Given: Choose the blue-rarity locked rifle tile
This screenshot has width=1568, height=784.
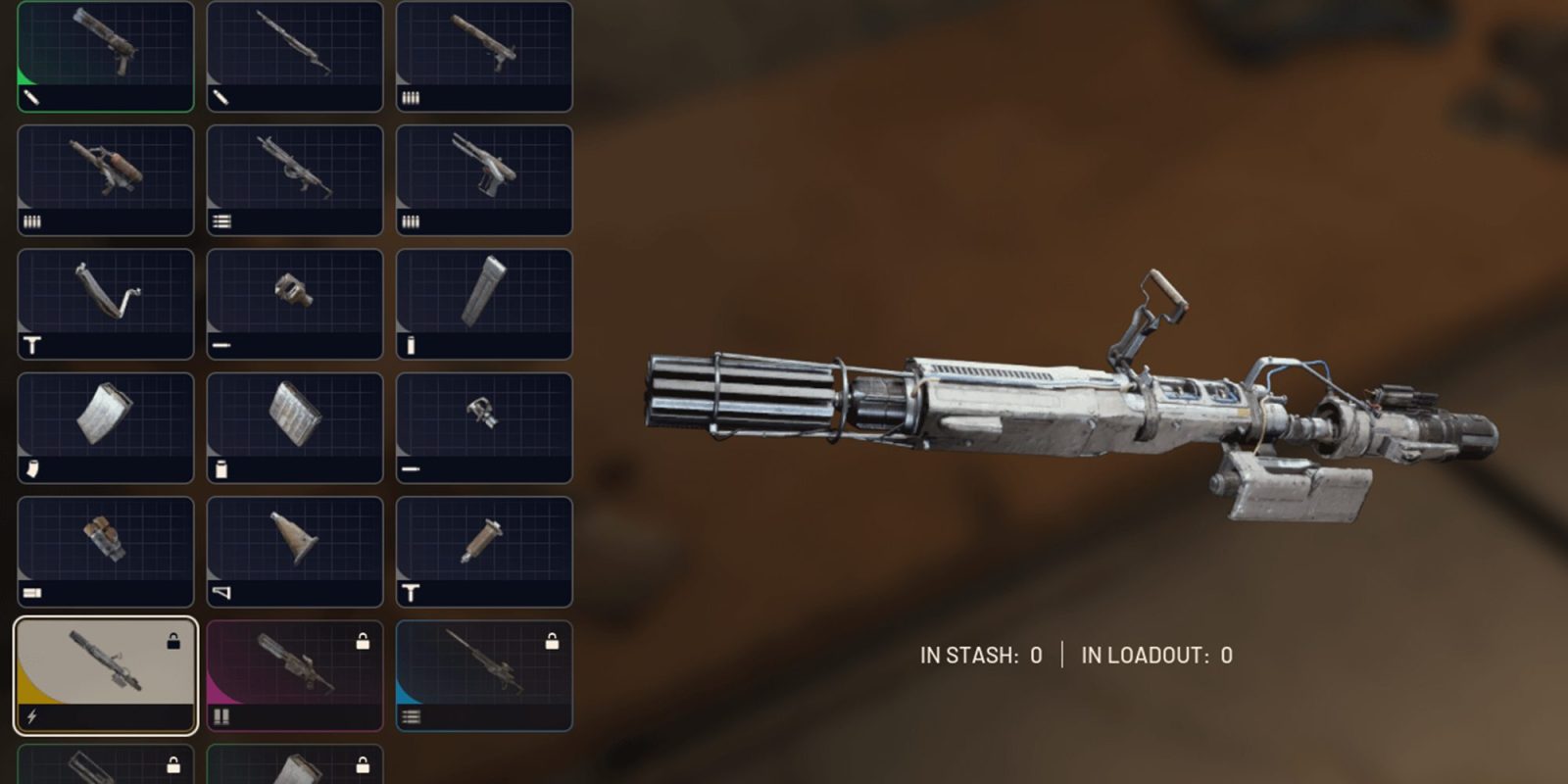Looking at the screenshot, I should 484,675.
